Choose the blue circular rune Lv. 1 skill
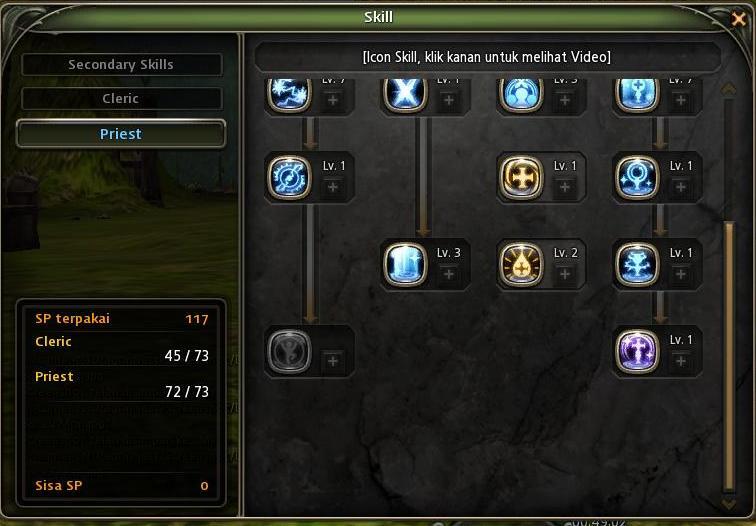 click(290, 177)
